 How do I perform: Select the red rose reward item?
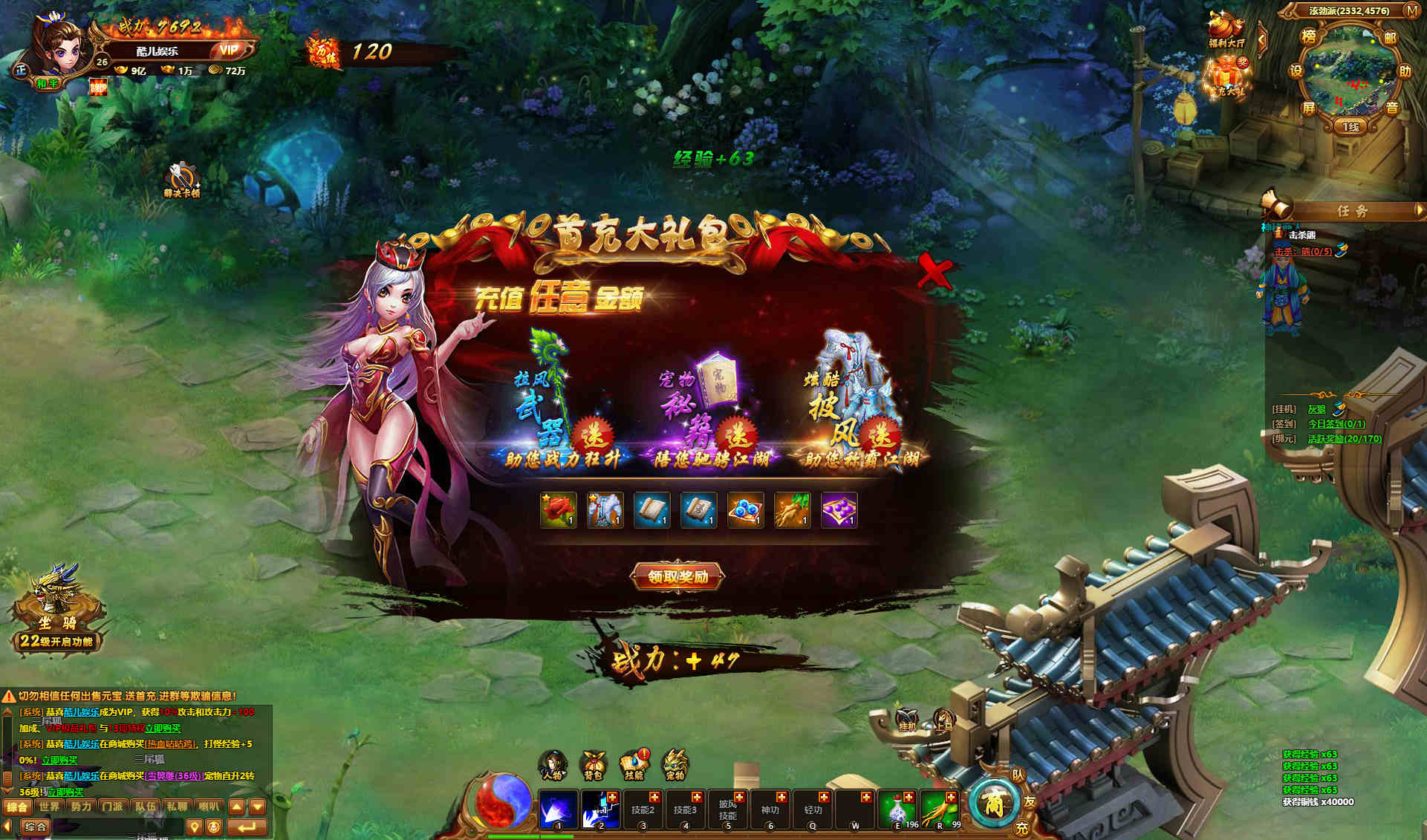click(558, 510)
